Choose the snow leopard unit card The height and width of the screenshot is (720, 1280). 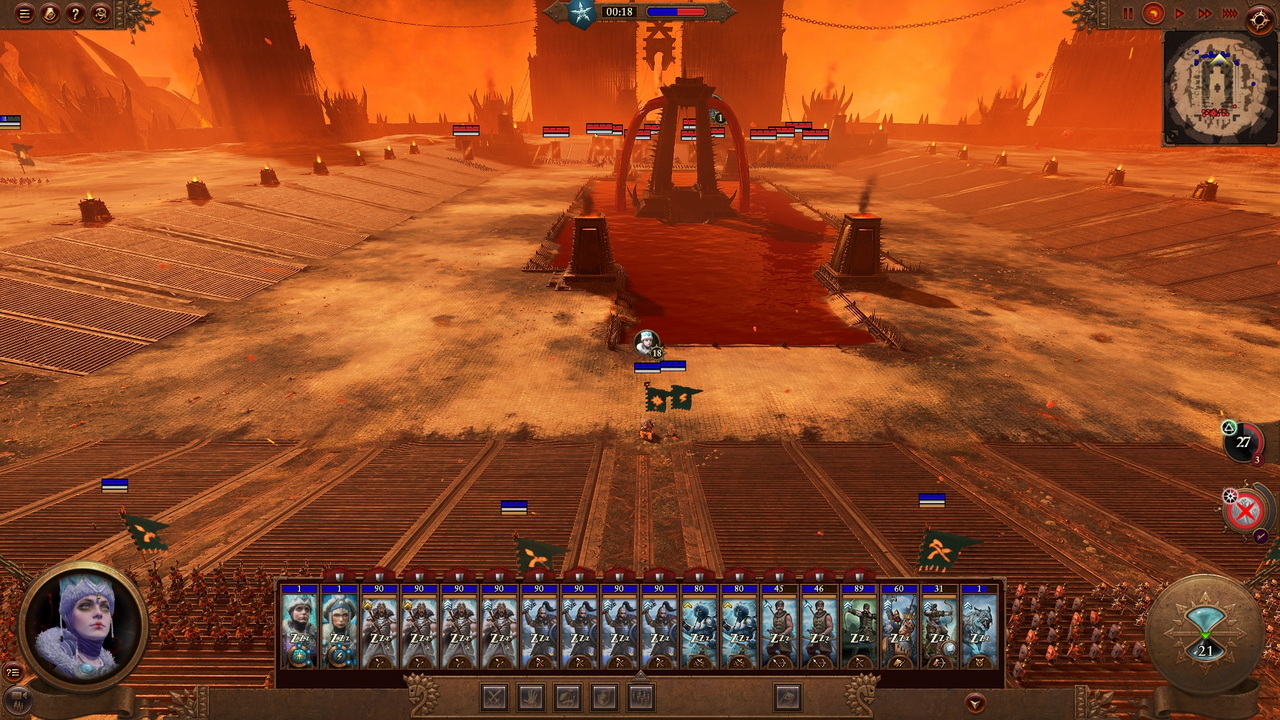(x=979, y=628)
